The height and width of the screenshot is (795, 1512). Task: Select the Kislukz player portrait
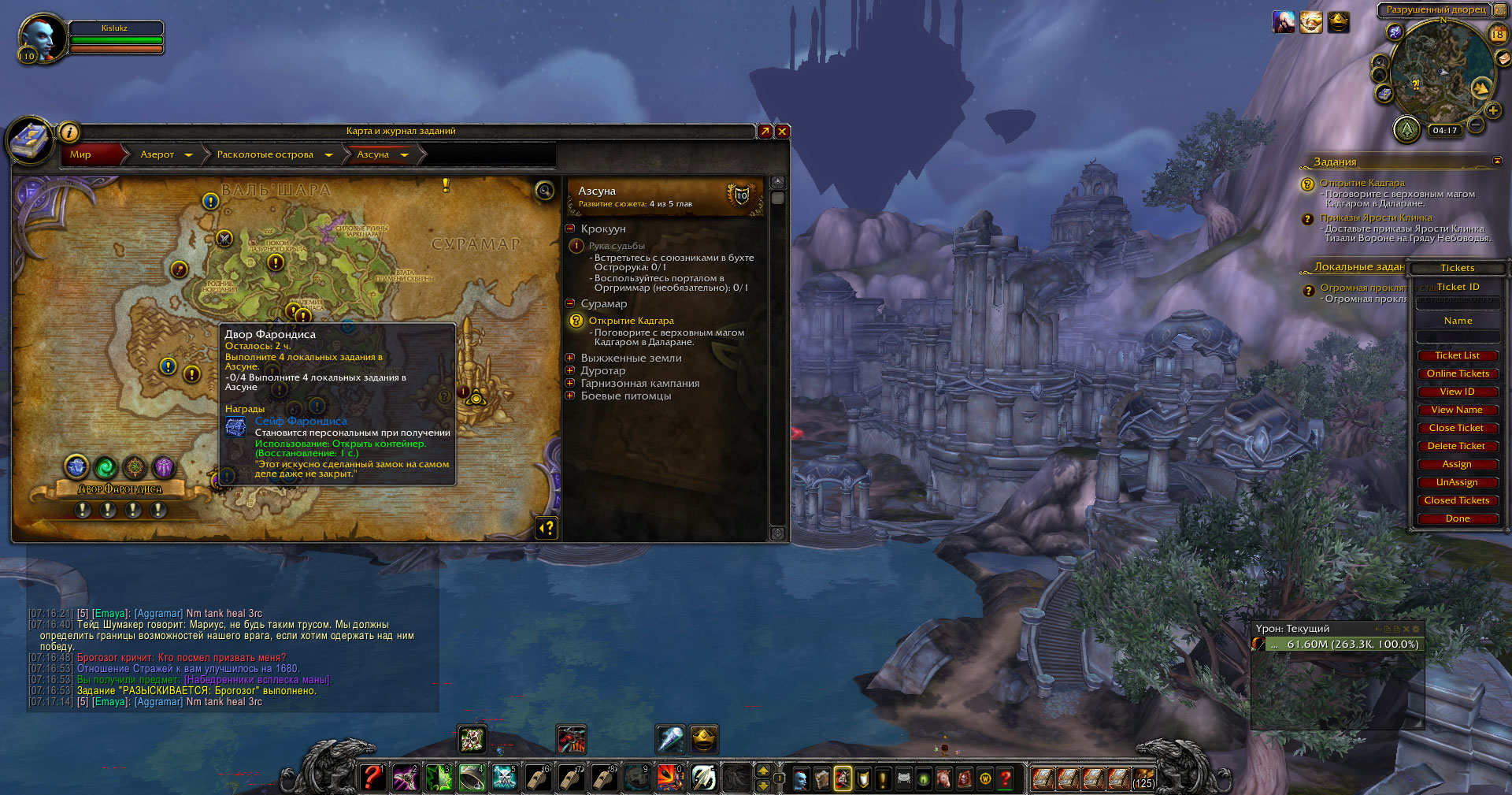(x=42, y=38)
